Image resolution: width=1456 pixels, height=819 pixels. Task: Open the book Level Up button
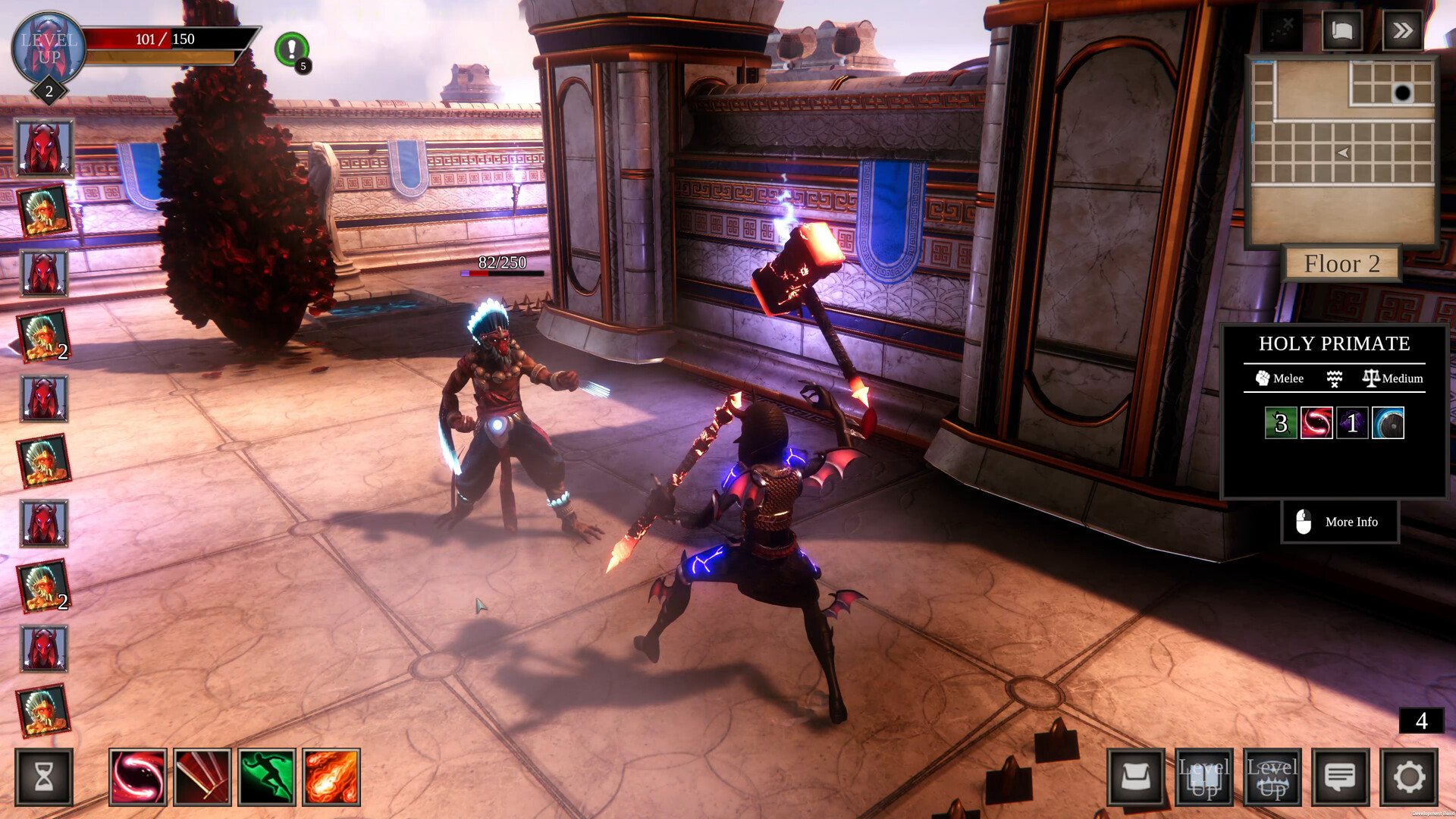(x=1203, y=777)
